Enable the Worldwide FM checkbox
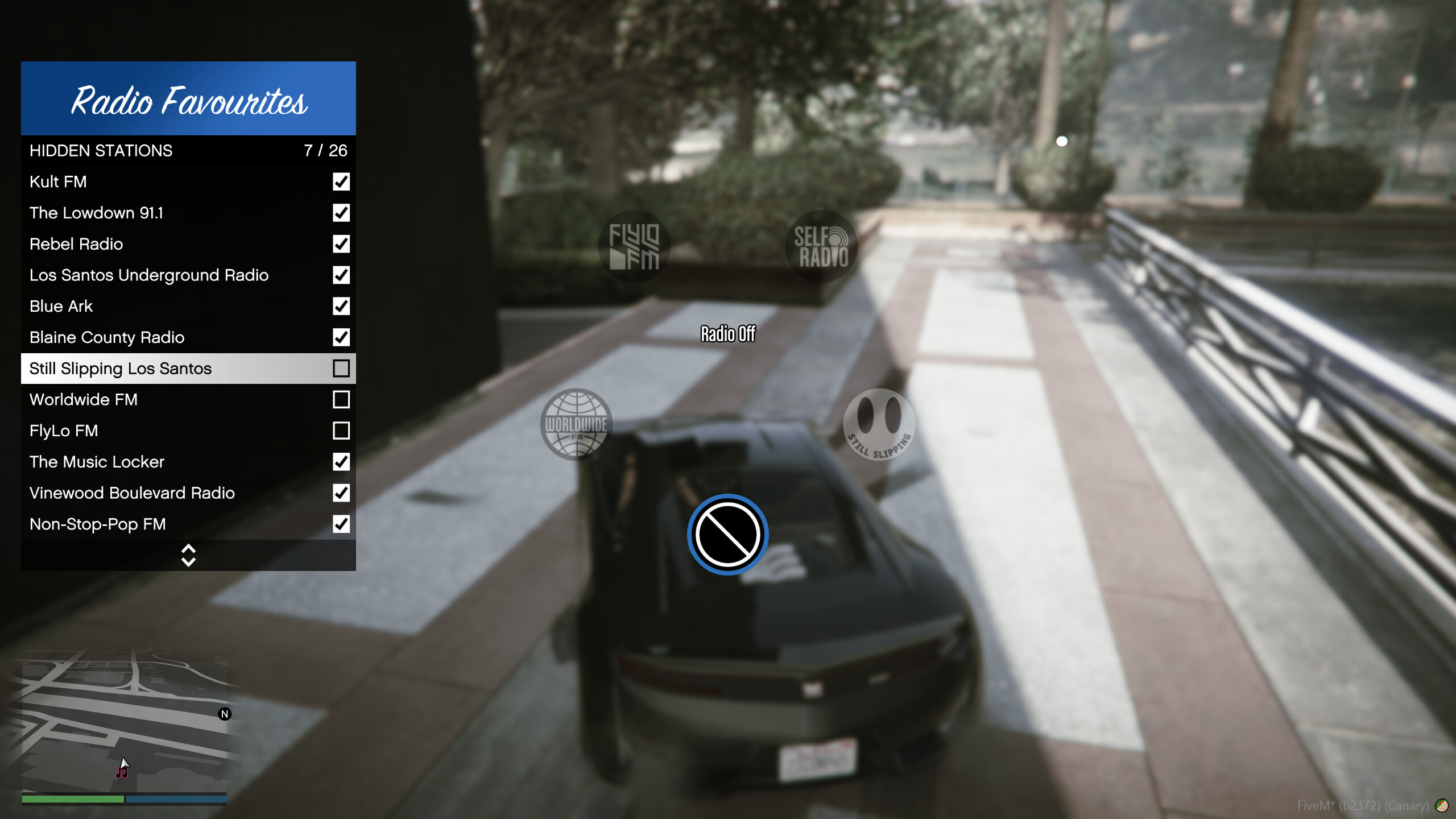The height and width of the screenshot is (819, 1456). tap(341, 400)
